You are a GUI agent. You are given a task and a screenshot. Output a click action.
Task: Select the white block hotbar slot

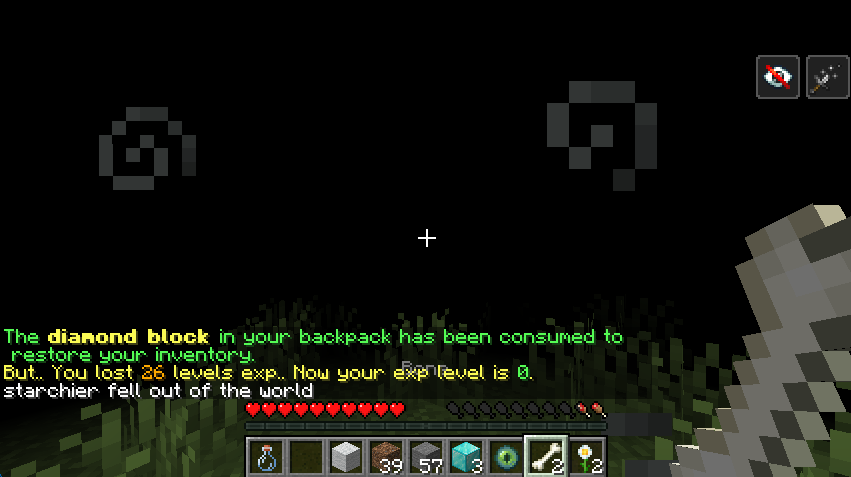345,457
